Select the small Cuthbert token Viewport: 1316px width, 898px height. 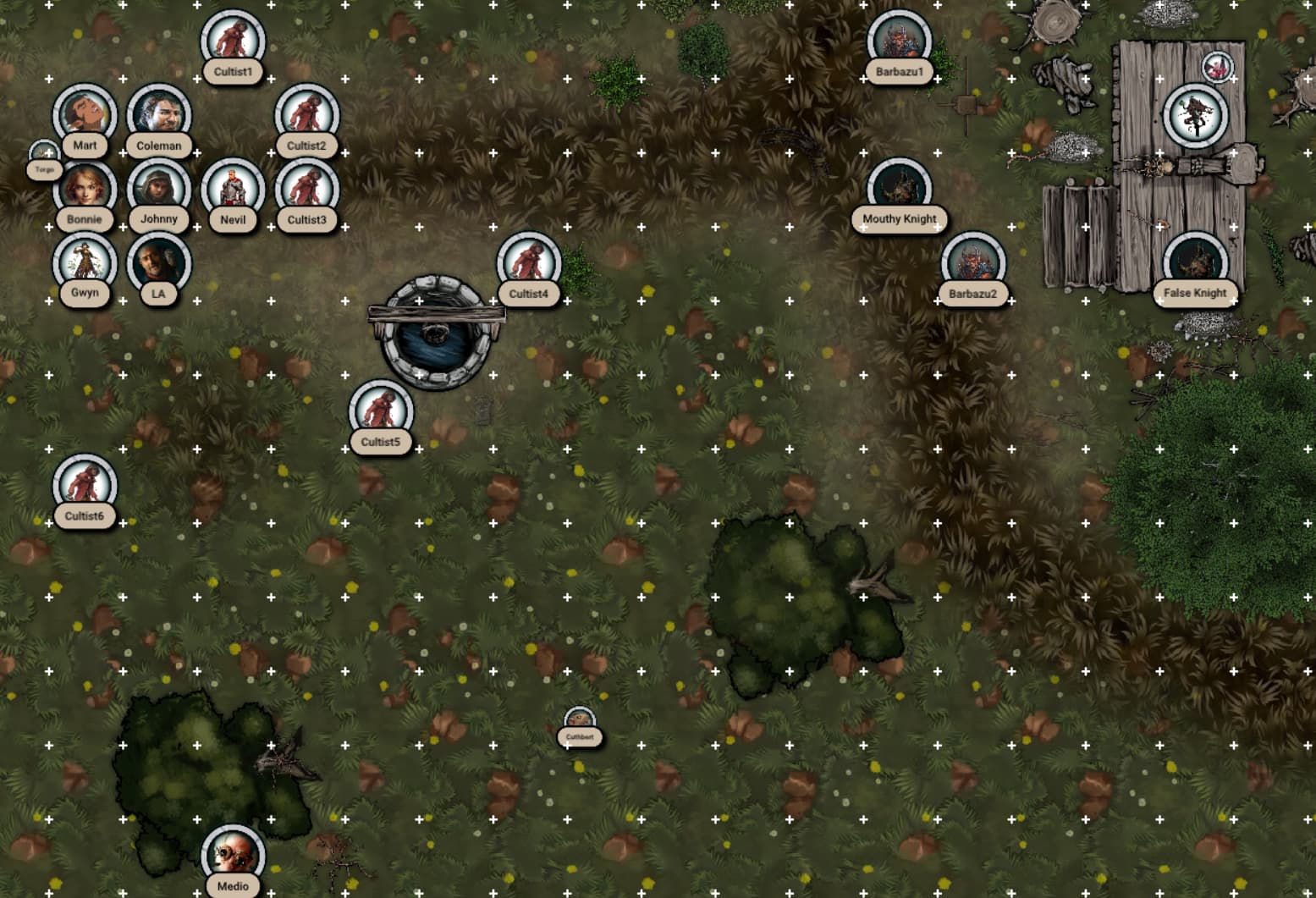tap(580, 721)
